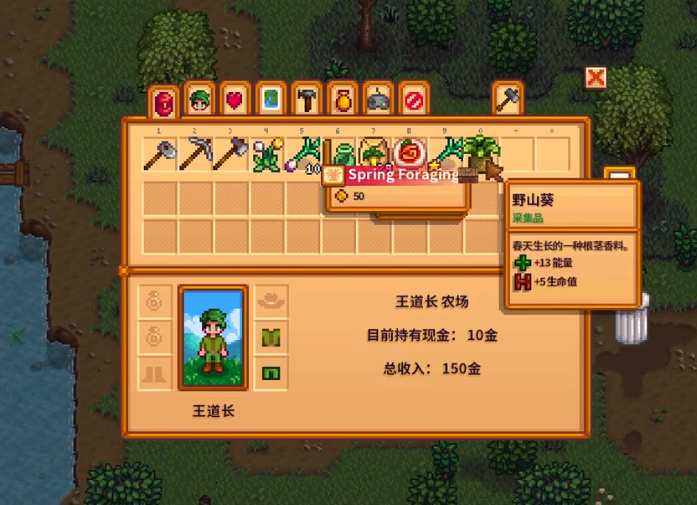
Task: Select the red spiral item in slot 8
Action: point(409,155)
